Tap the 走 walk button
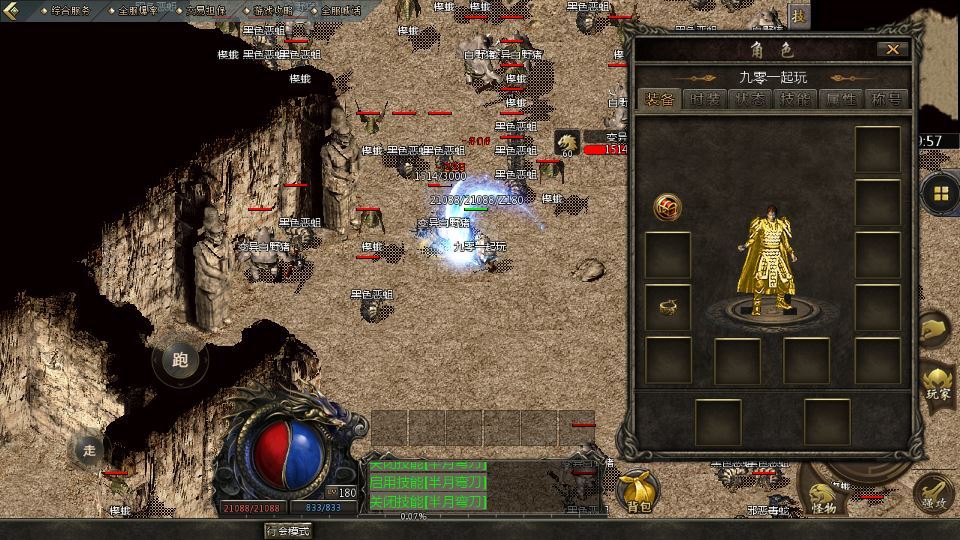Image resolution: width=960 pixels, height=540 pixels. (90, 450)
